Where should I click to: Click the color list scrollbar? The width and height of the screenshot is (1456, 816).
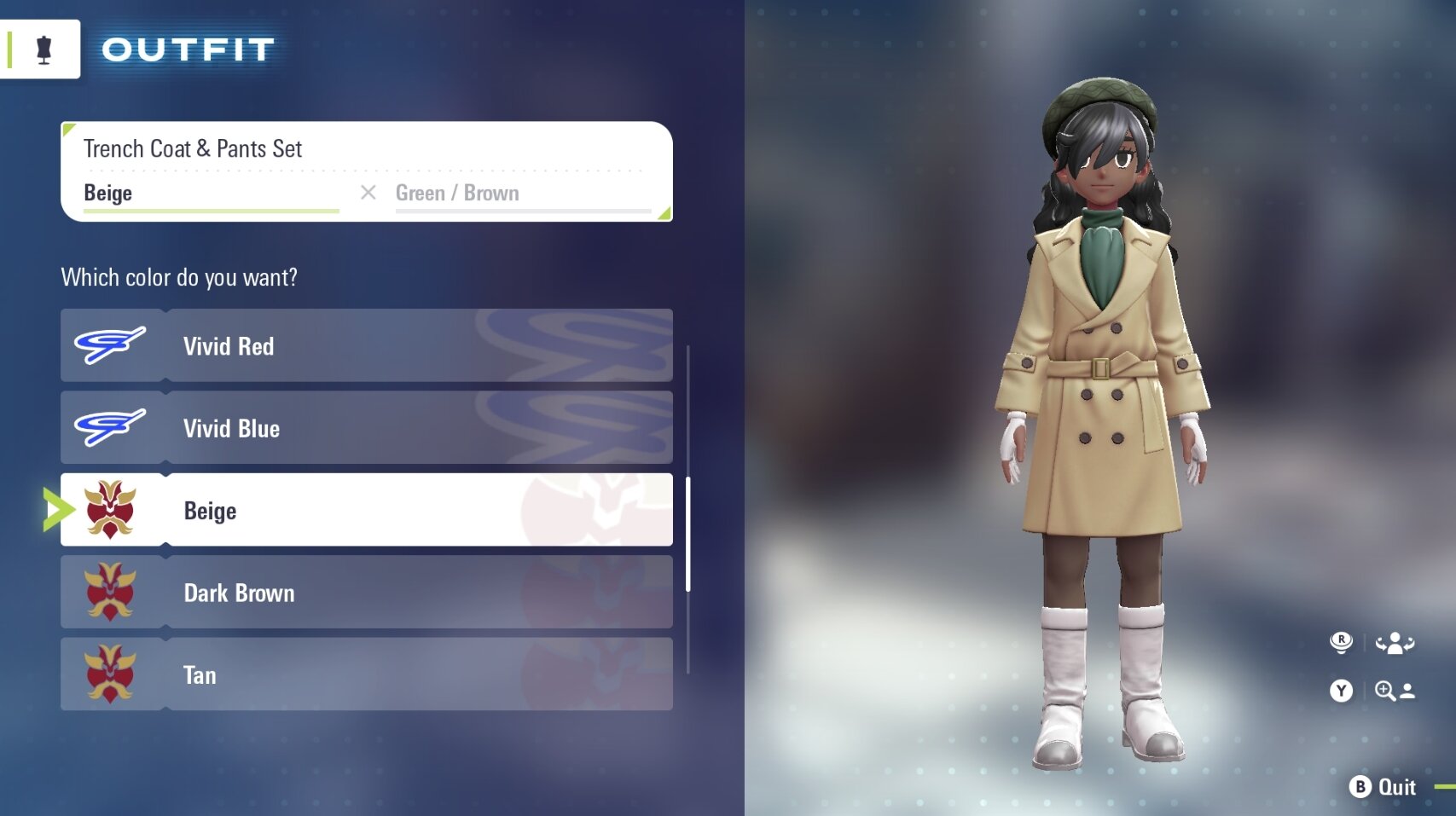(x=687, y=535)
